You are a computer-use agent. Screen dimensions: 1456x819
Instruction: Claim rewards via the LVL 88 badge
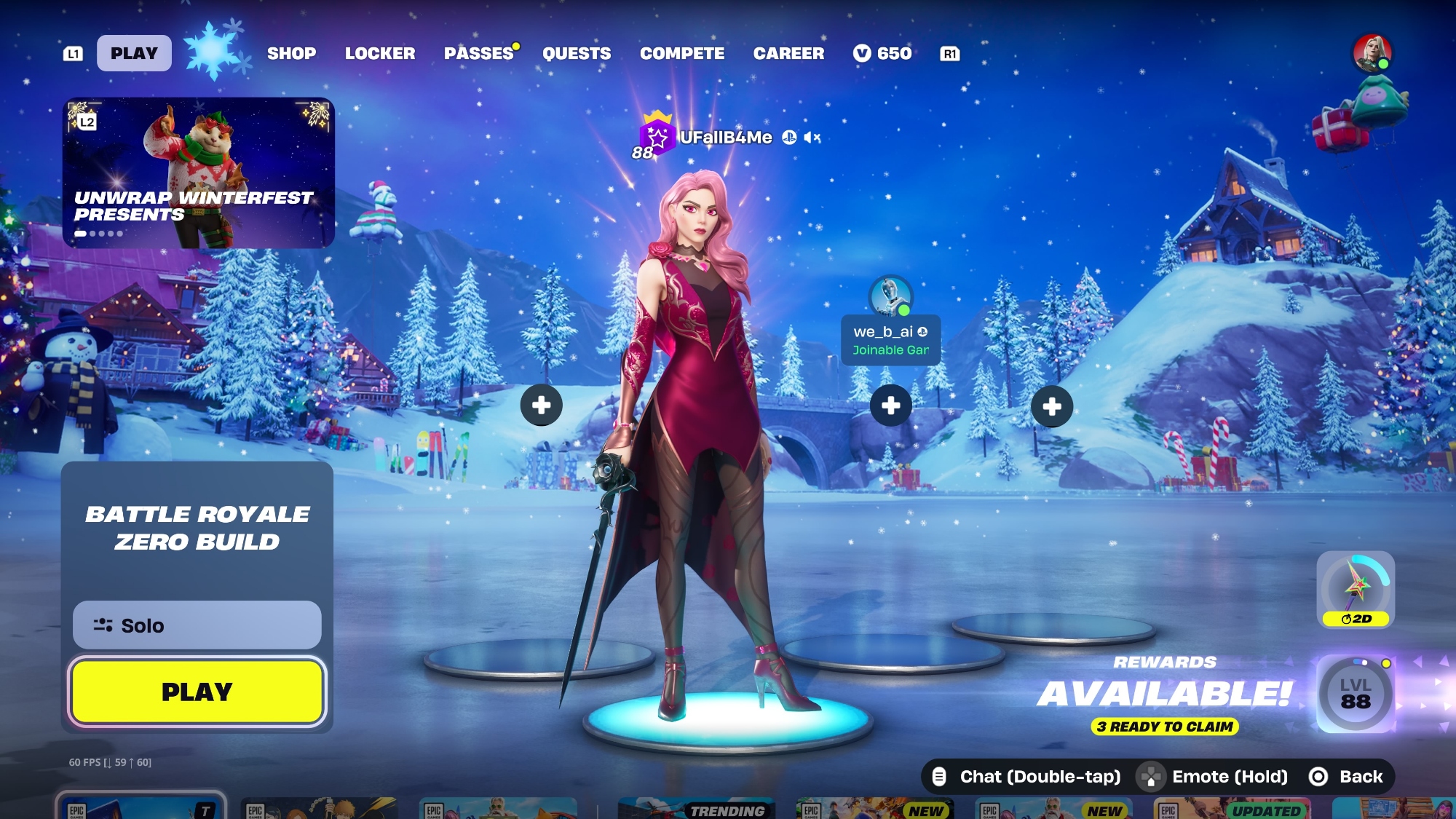point(1355,694)
